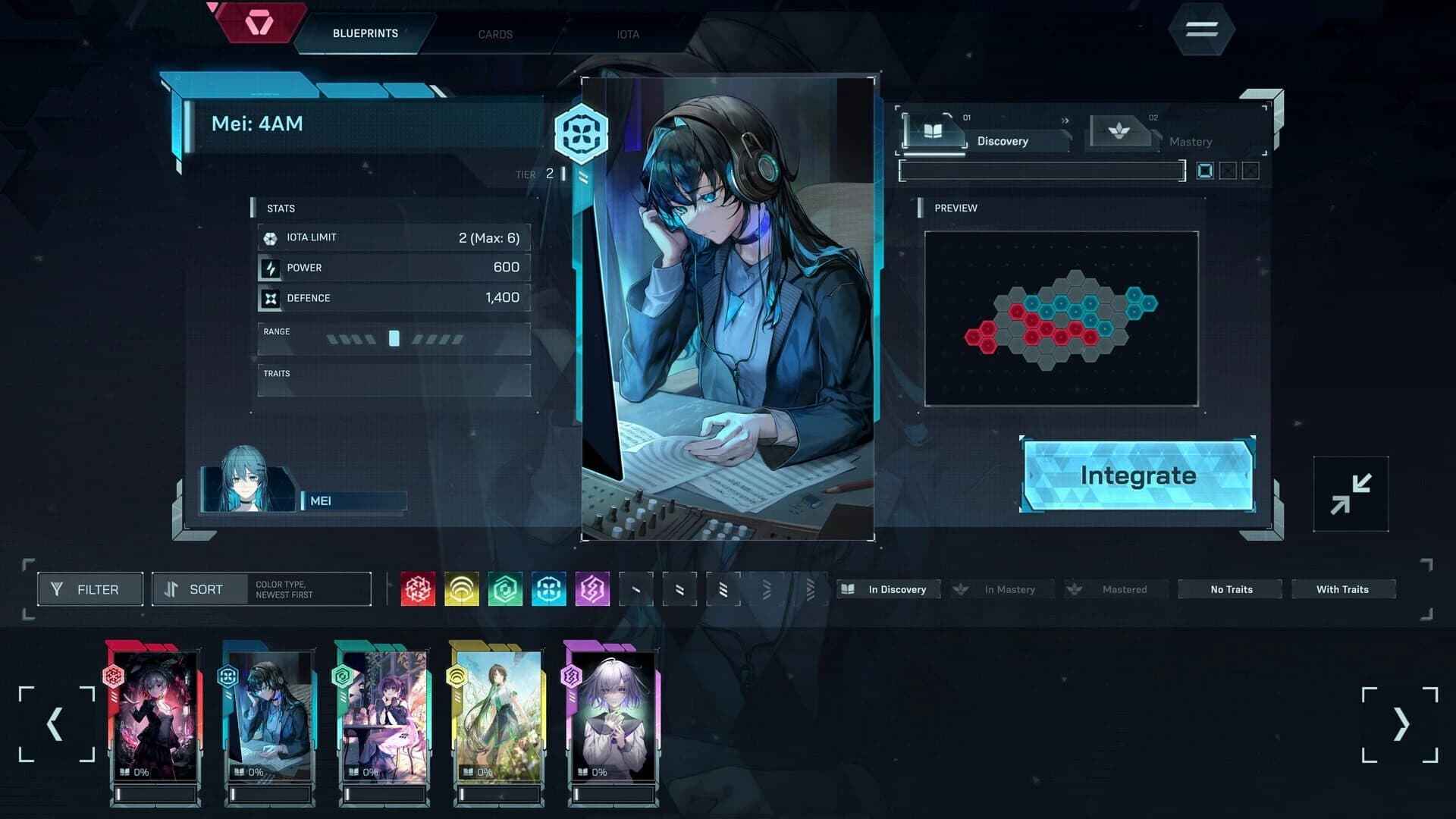Toggle the No Traits filter
This screenshot has height=819, width=1456.
(x=1229, y=588)
